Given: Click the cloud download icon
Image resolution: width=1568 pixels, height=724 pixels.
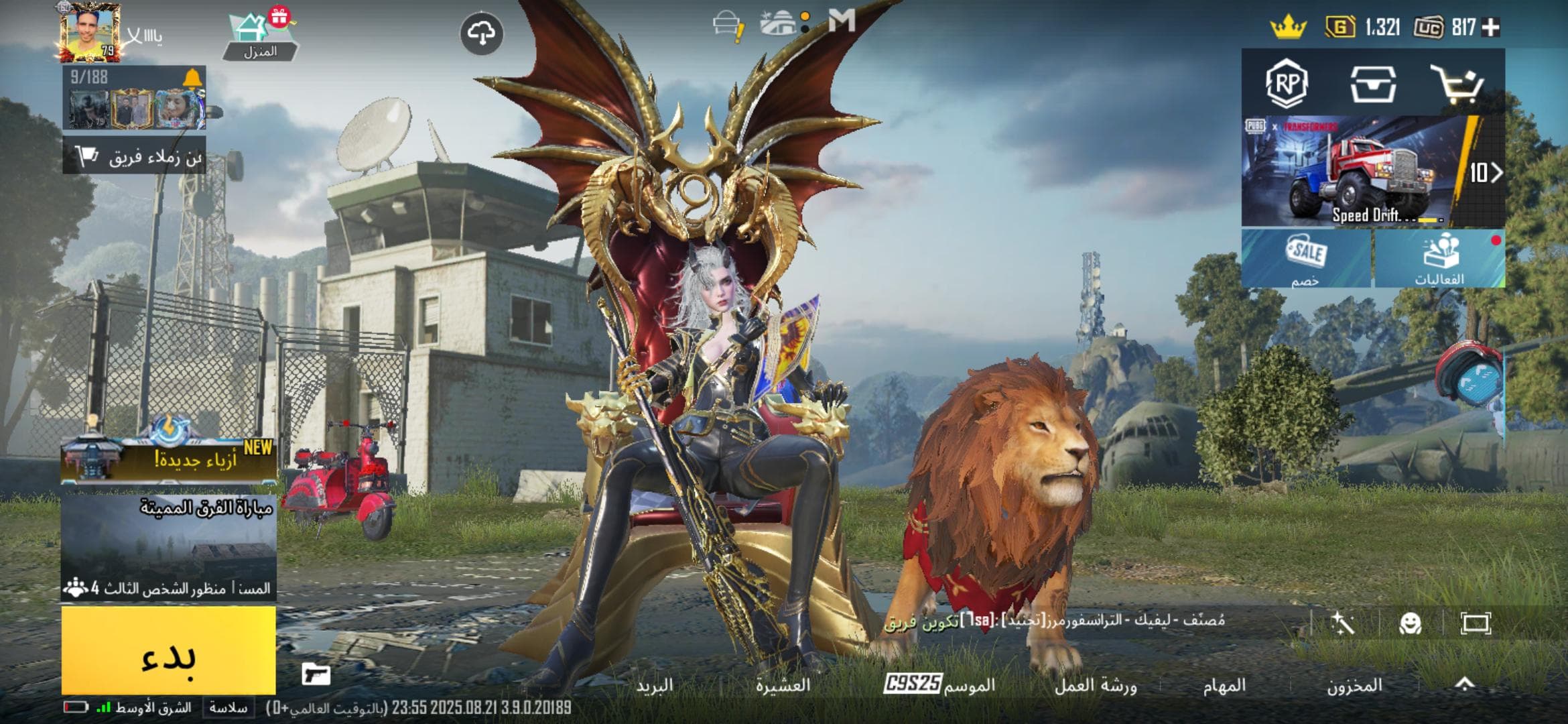Looking at the screenshot, I should pos(482,33).
